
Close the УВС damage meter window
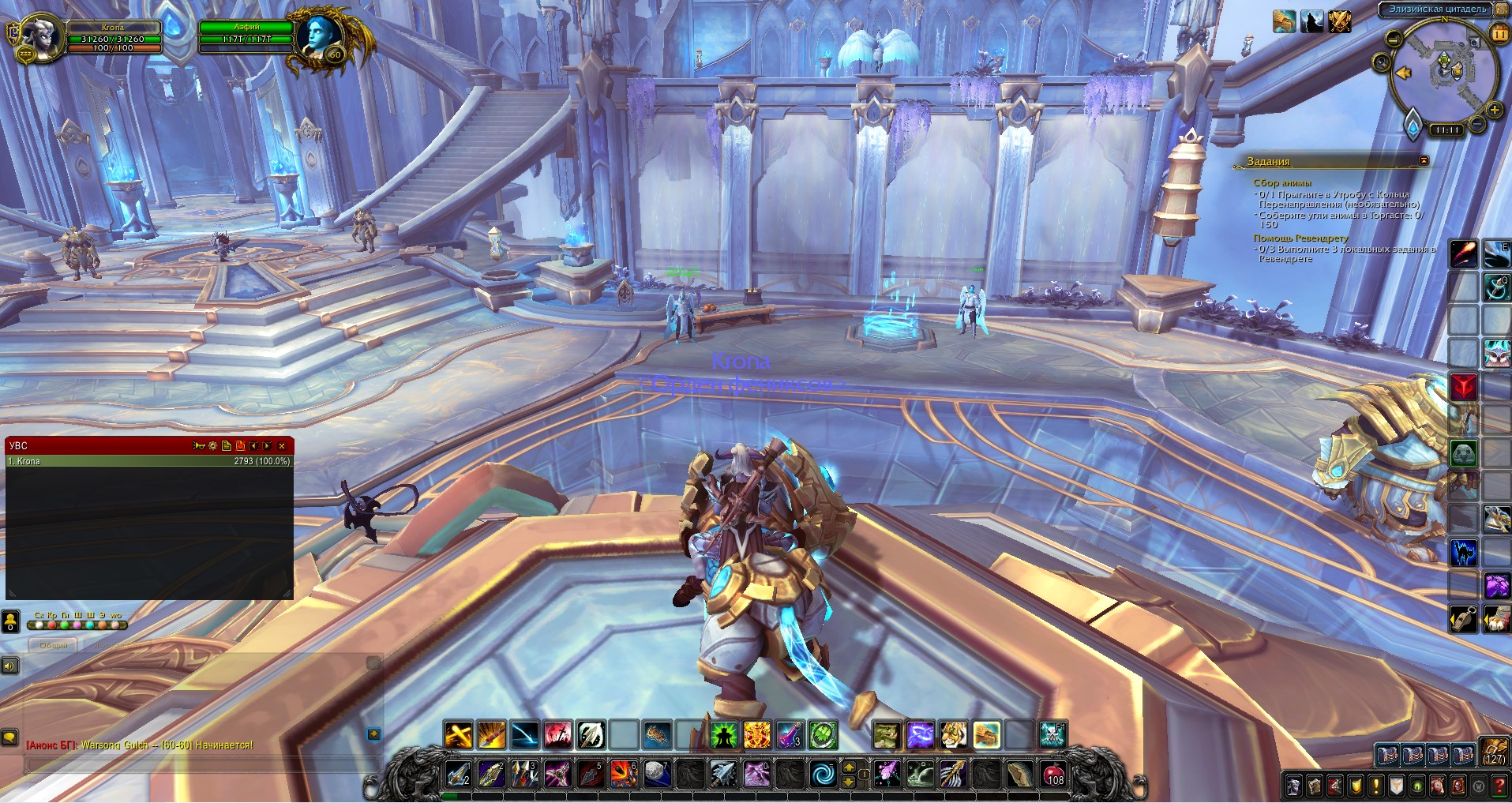[282, 446]
